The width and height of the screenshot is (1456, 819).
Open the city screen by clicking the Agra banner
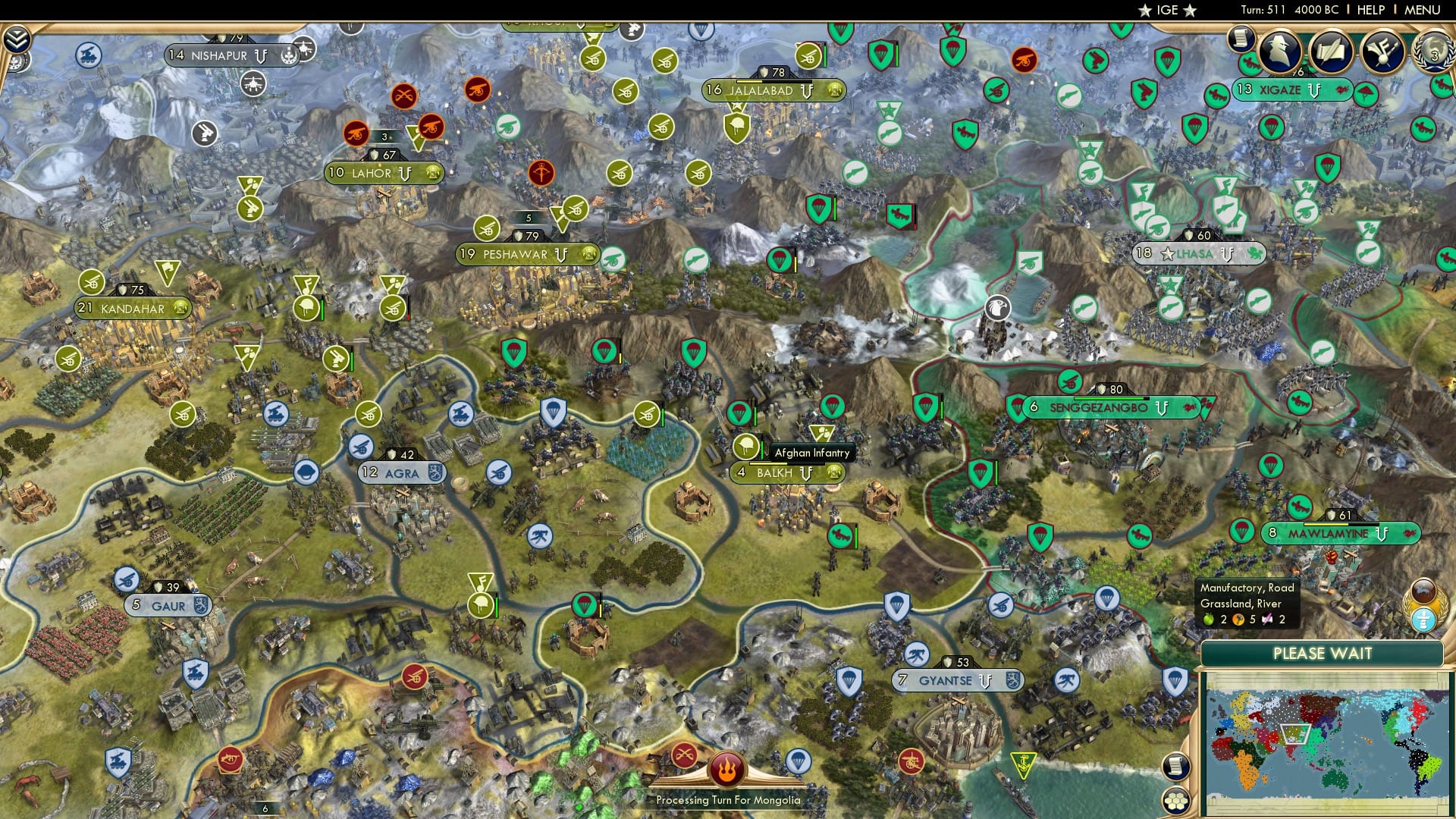click(x=402, y=472)
